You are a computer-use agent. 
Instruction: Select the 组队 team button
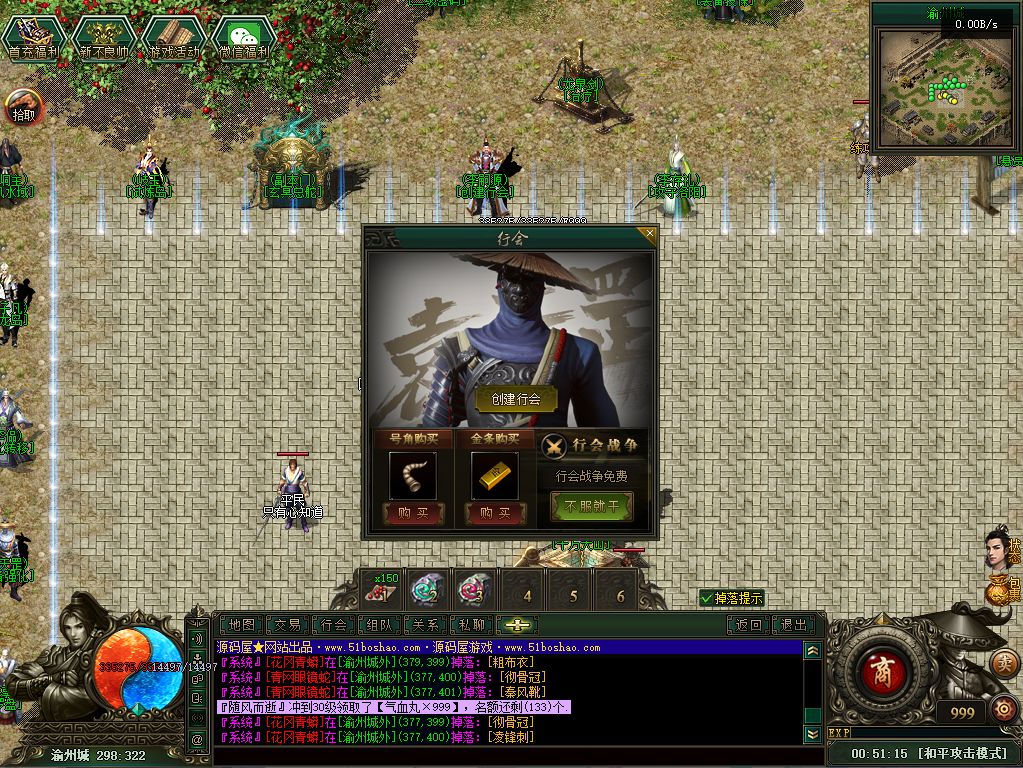coord(379,625)
